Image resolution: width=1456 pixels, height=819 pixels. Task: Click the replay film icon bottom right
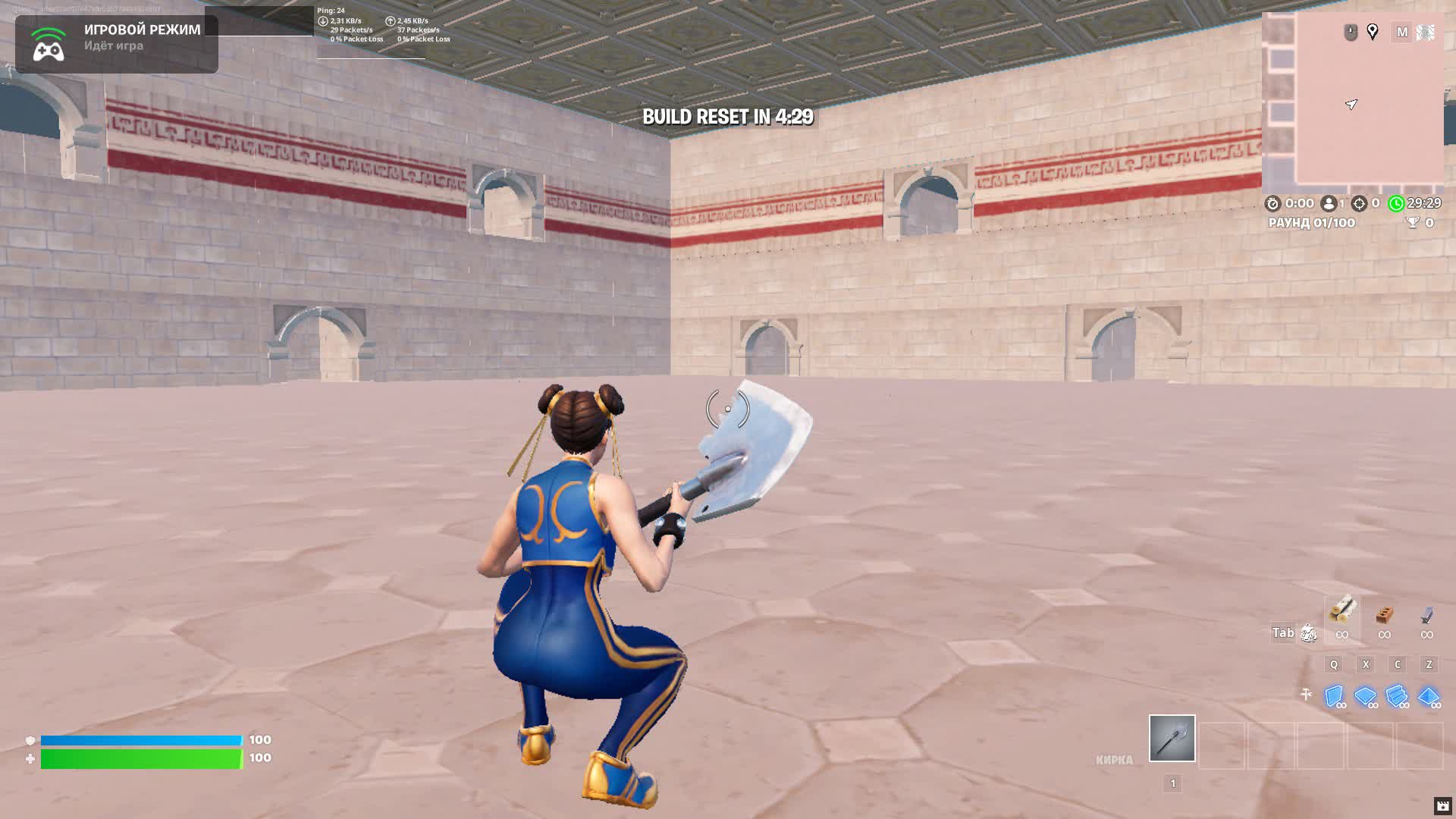(x=1442, y=805)
